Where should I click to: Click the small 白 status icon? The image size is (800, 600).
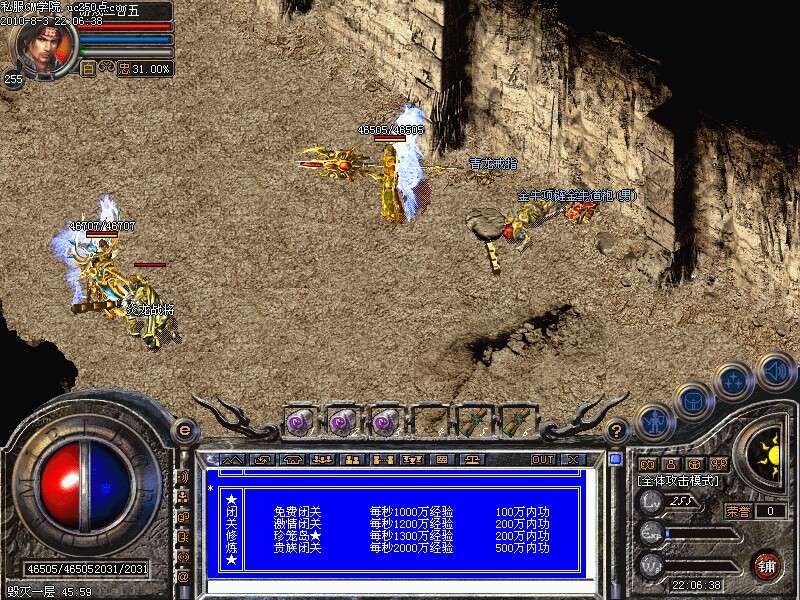pos(88,69)
